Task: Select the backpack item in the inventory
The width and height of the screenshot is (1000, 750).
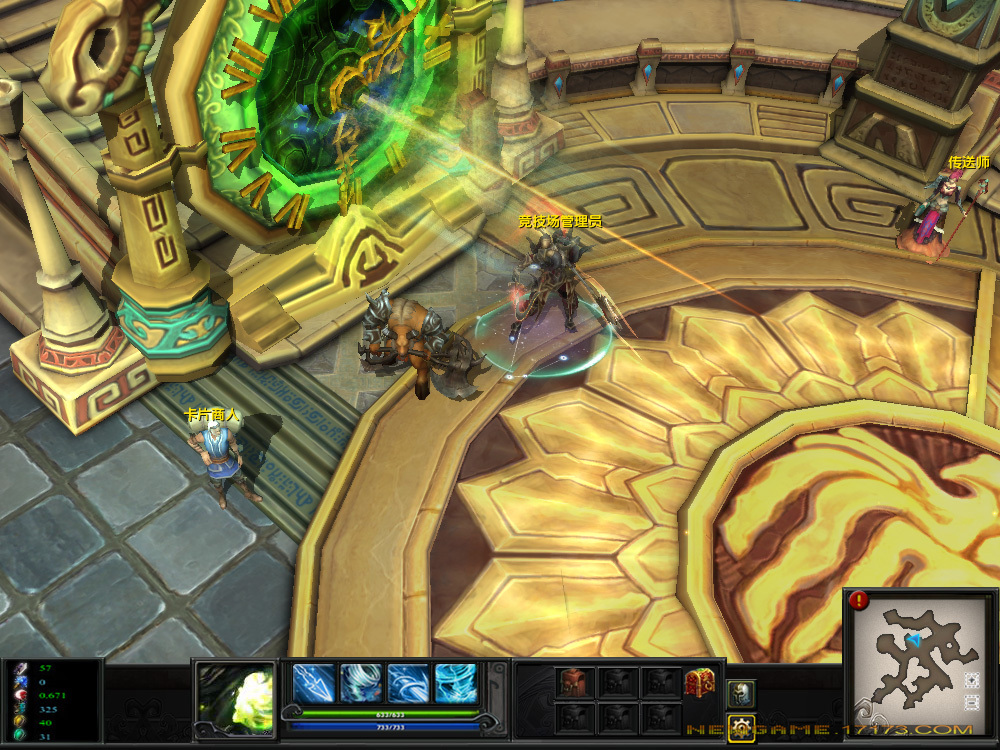Action: pyautogui.click(x=575, y=683)
